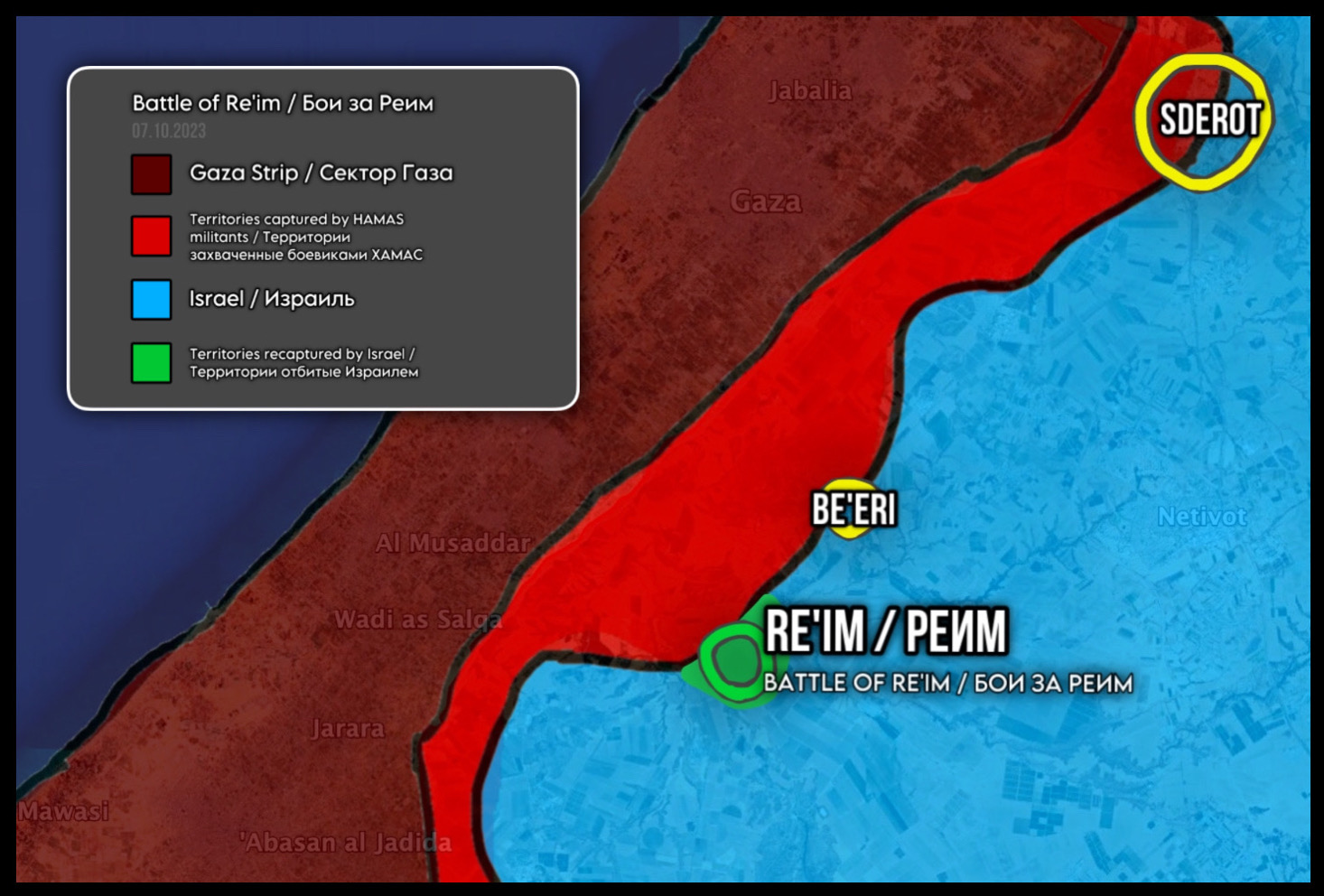The height and width of the screenshot is (896, 1324).
Task: Select the Gaza Strip dark red legend swatch
Action: point(151,174)
